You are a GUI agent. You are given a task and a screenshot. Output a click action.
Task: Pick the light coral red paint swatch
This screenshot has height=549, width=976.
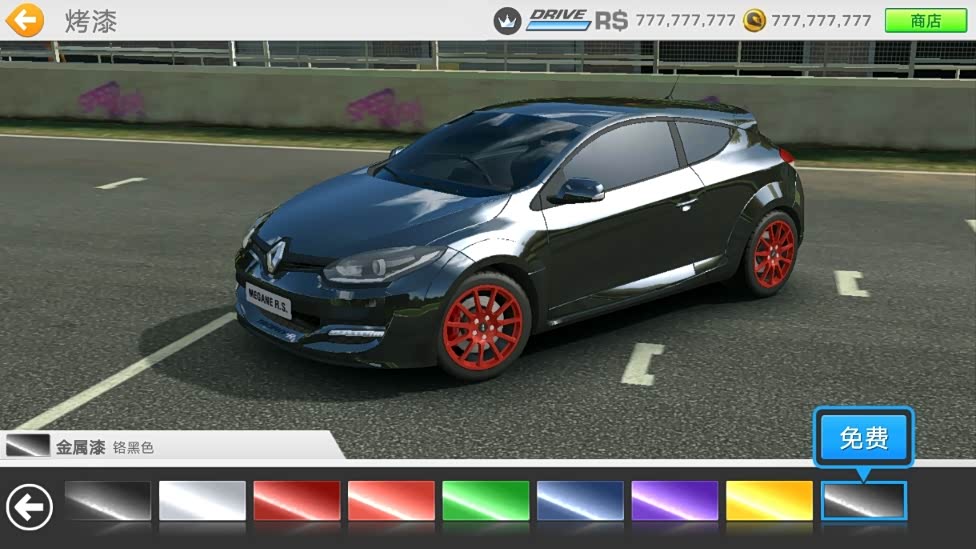[x=391, y=501]
